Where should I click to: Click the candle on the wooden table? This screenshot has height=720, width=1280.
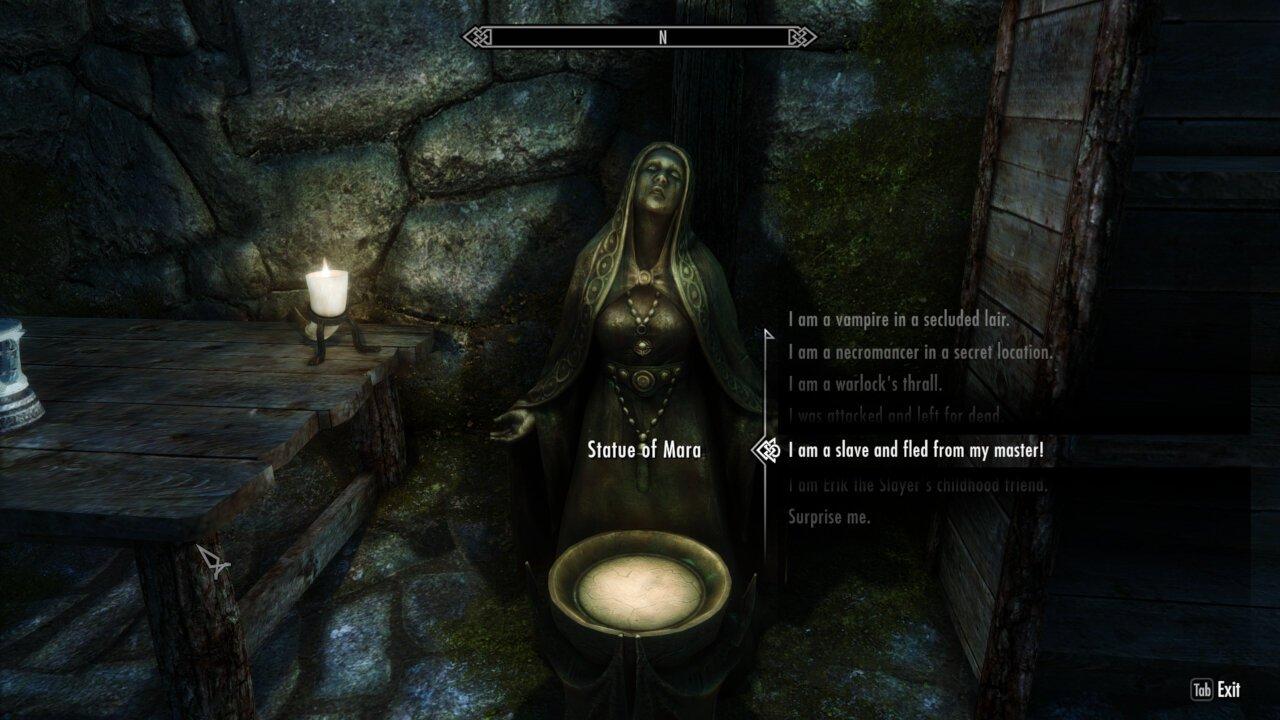[325, 295]
